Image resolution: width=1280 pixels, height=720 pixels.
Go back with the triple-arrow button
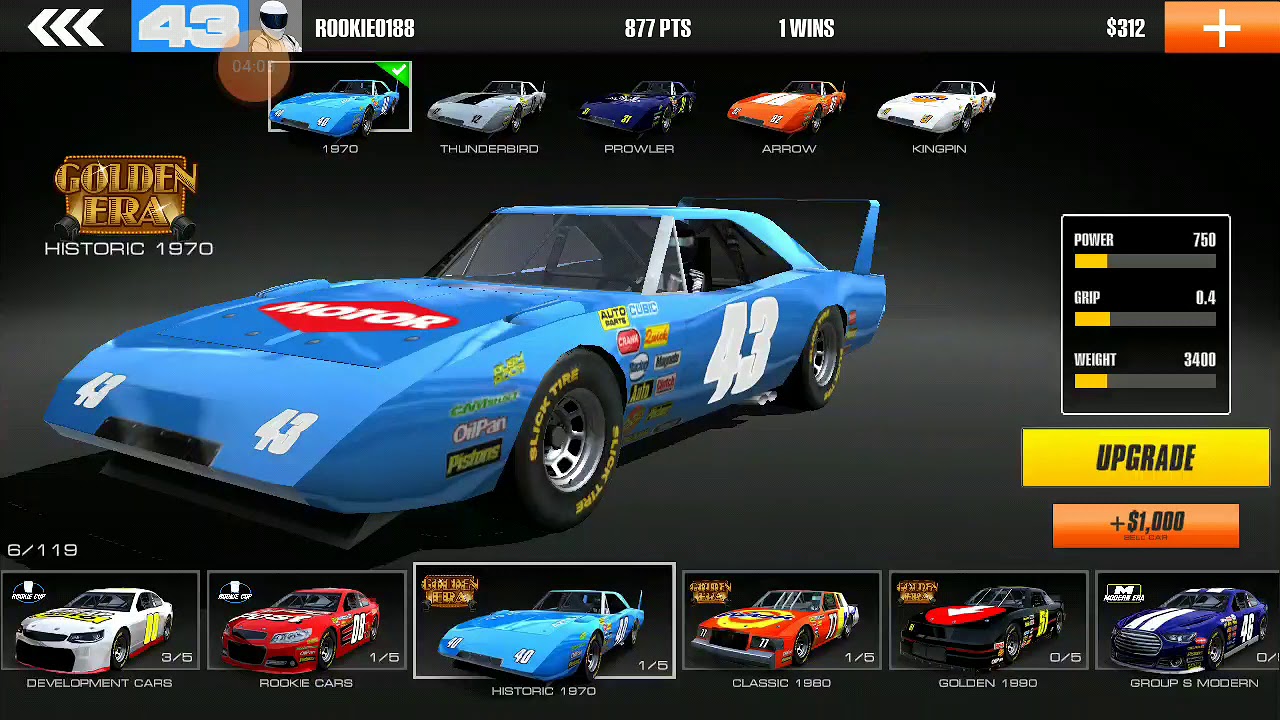point(65,27)
